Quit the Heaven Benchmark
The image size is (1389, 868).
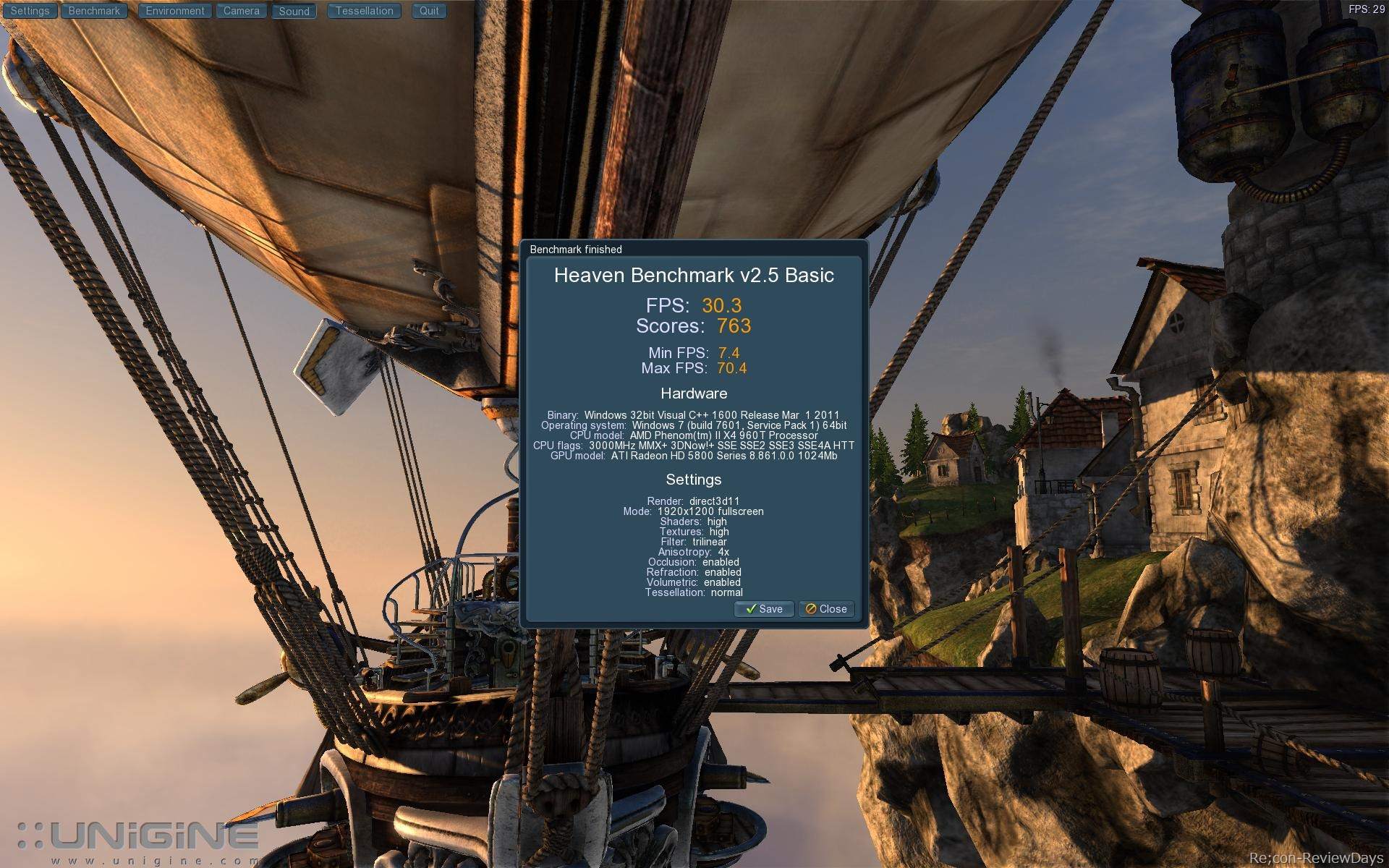coord(429,11)
